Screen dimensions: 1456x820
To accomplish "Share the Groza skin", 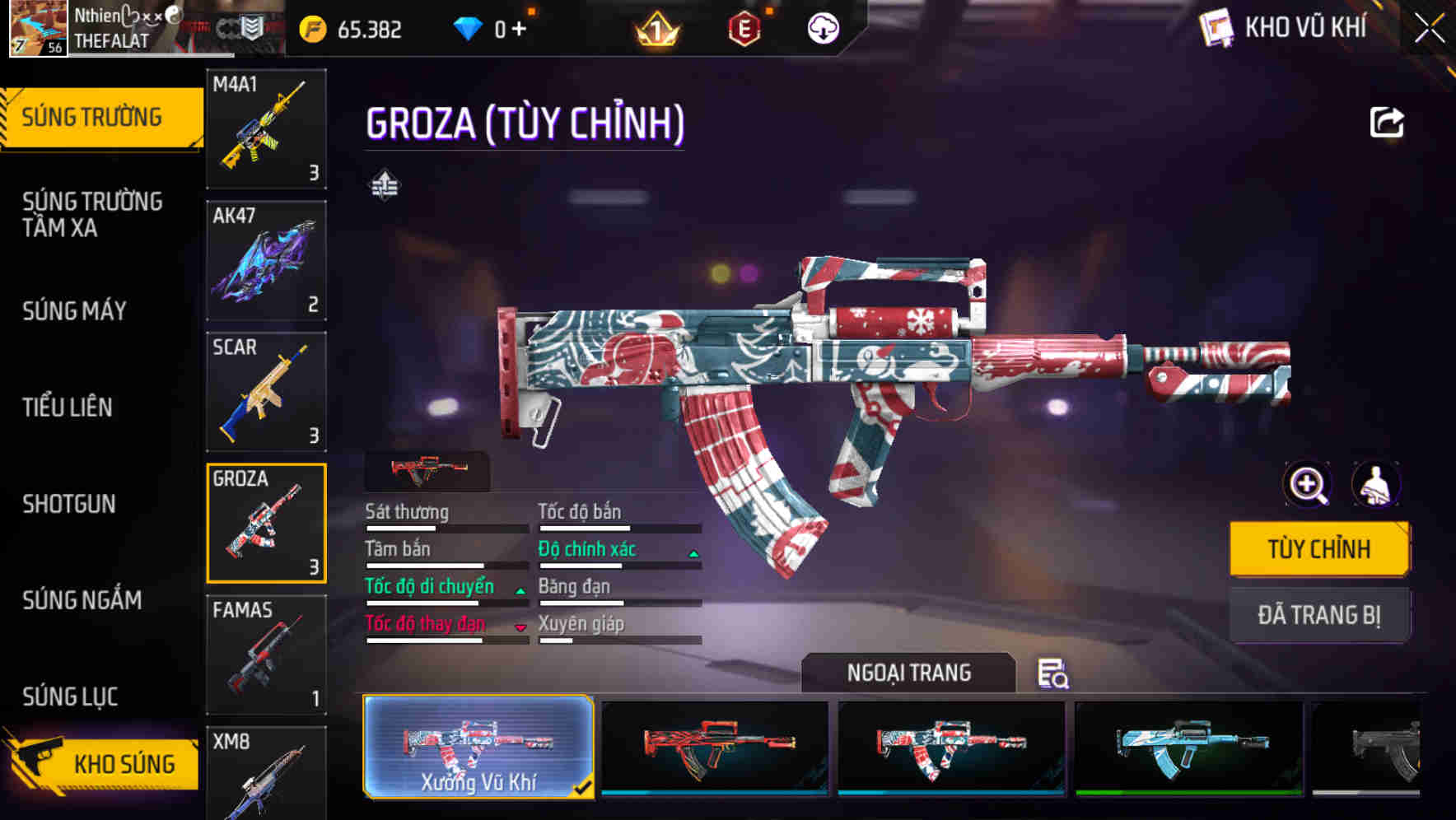I will (1387, 123).
